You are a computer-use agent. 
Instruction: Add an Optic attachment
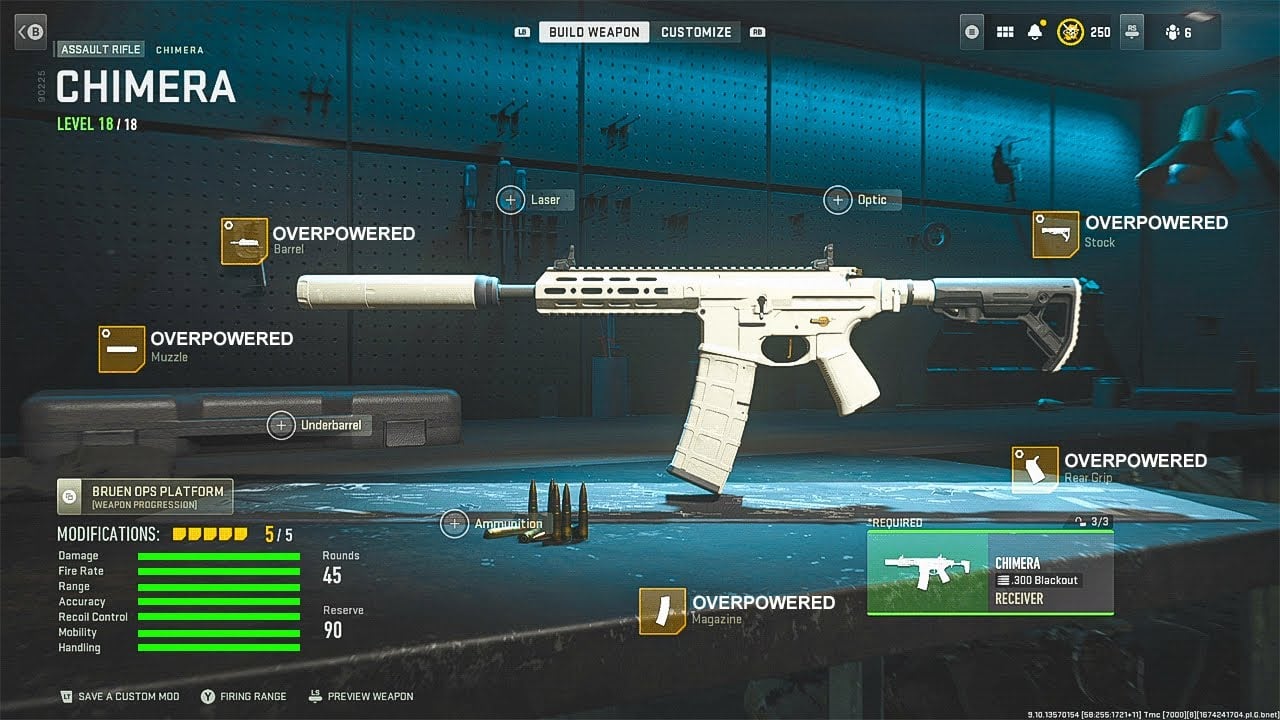coord(837,200)
